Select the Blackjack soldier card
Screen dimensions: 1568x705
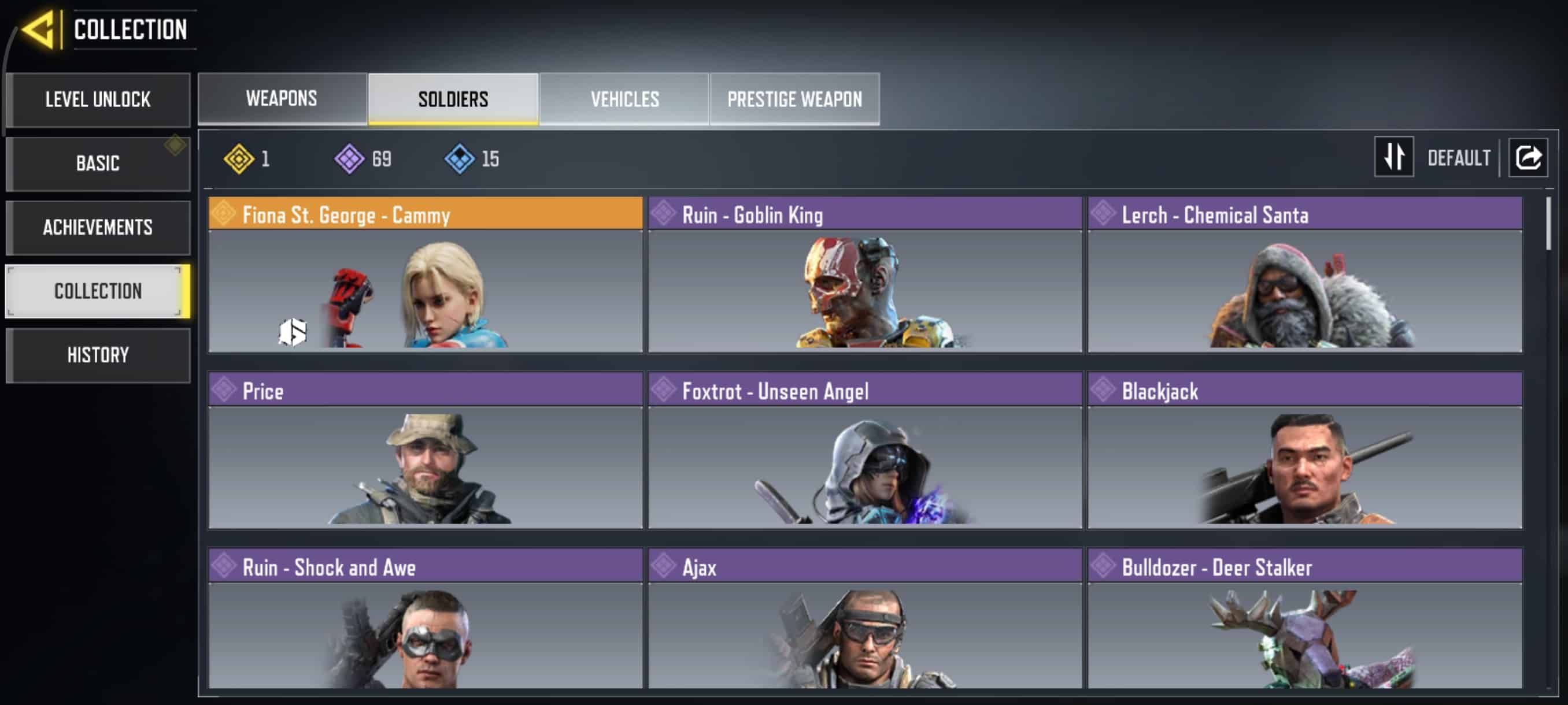point(1304,451)
